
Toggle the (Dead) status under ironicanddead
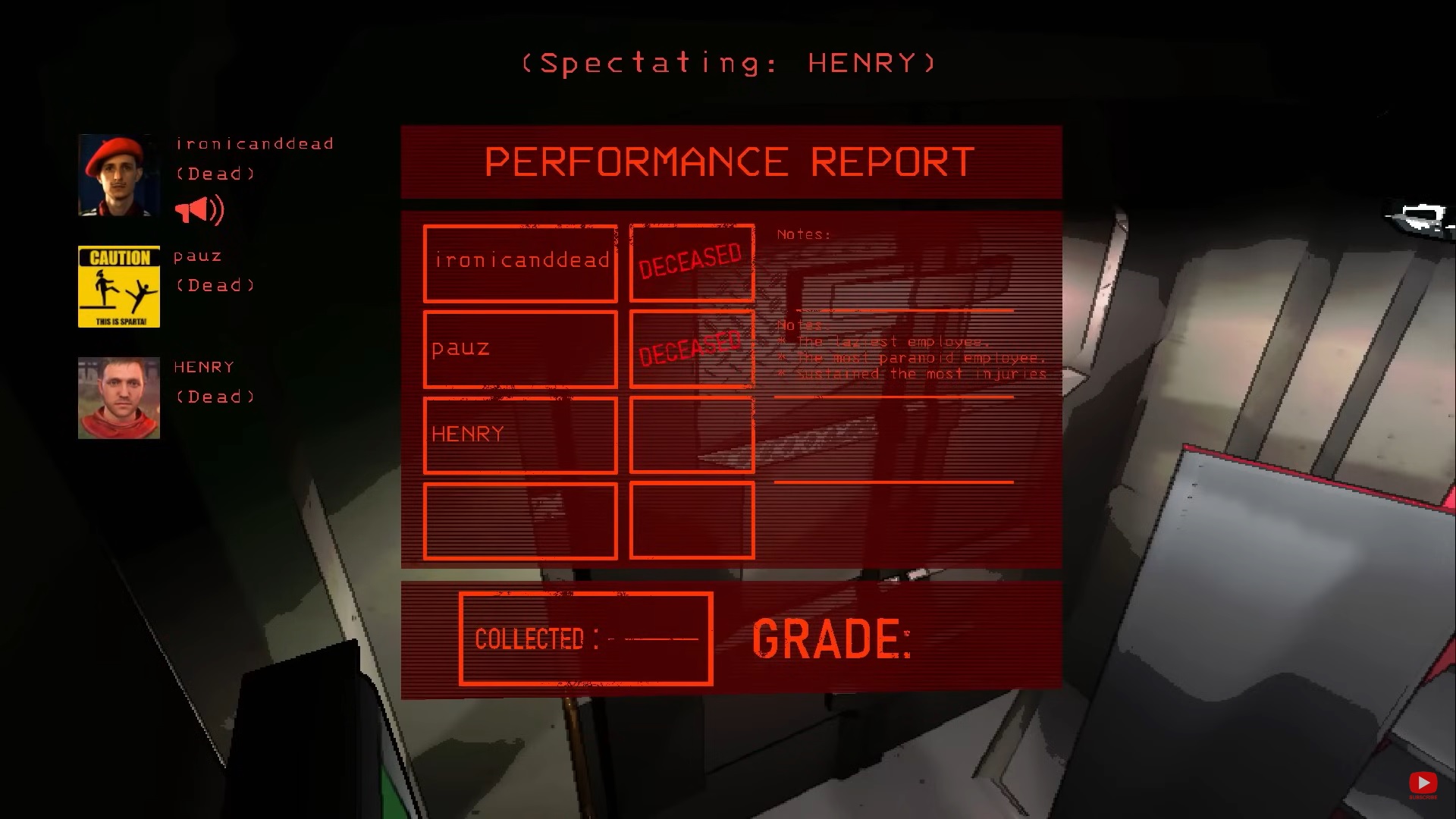(215, 173)
